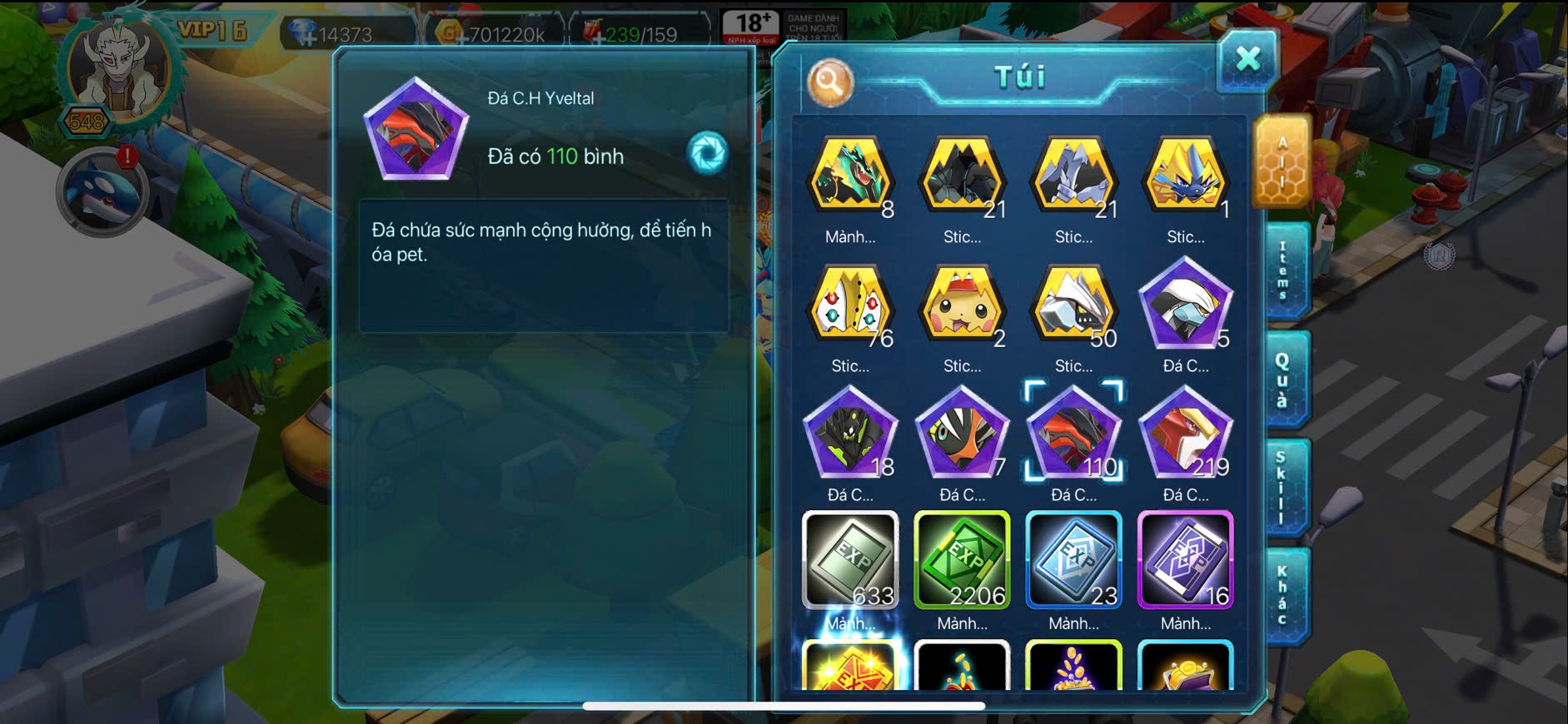Open the Quà tab
The image size is (1568, 724).
[x=1283, y=379]
